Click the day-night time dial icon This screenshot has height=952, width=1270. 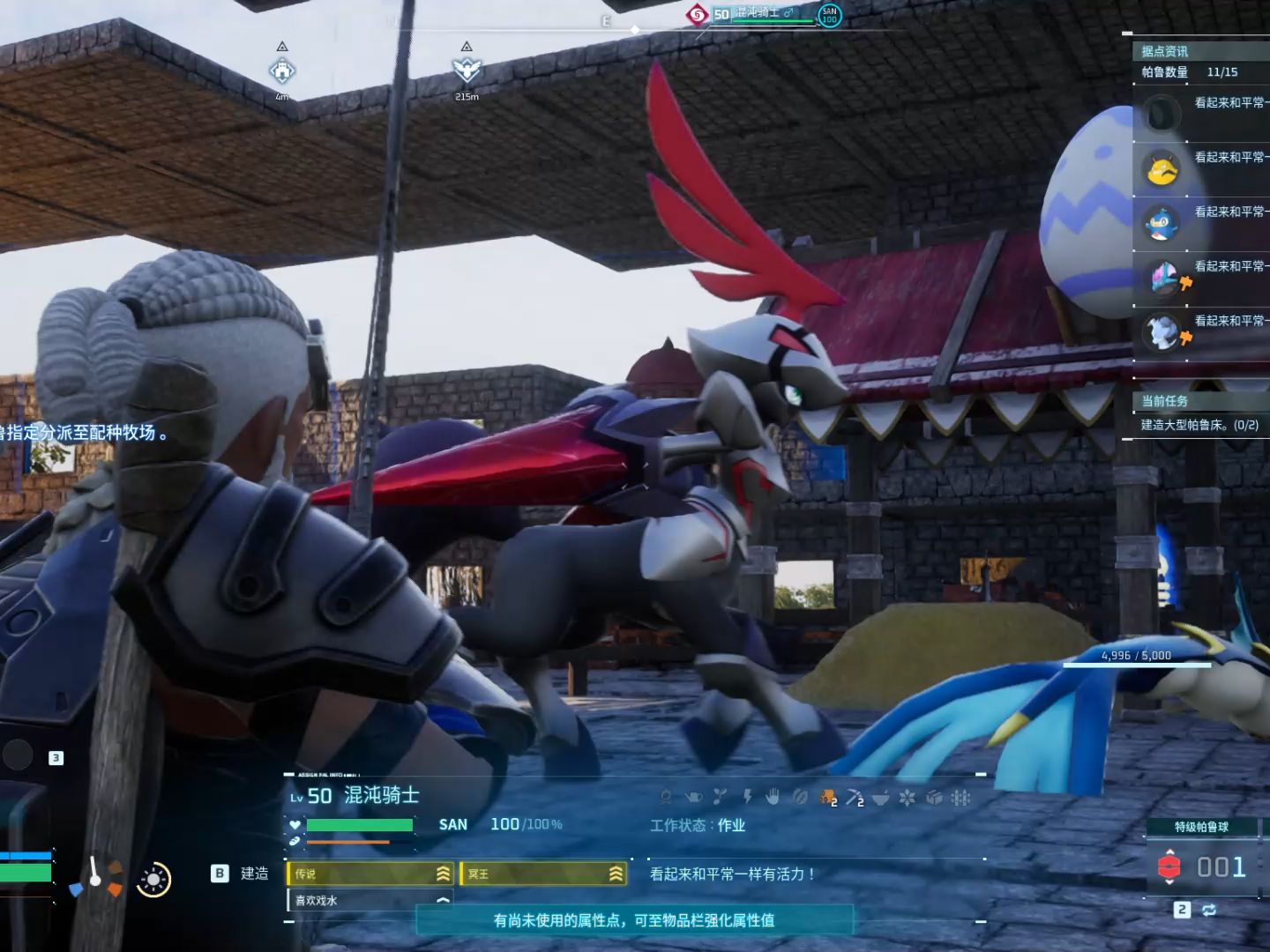(153, 879)
